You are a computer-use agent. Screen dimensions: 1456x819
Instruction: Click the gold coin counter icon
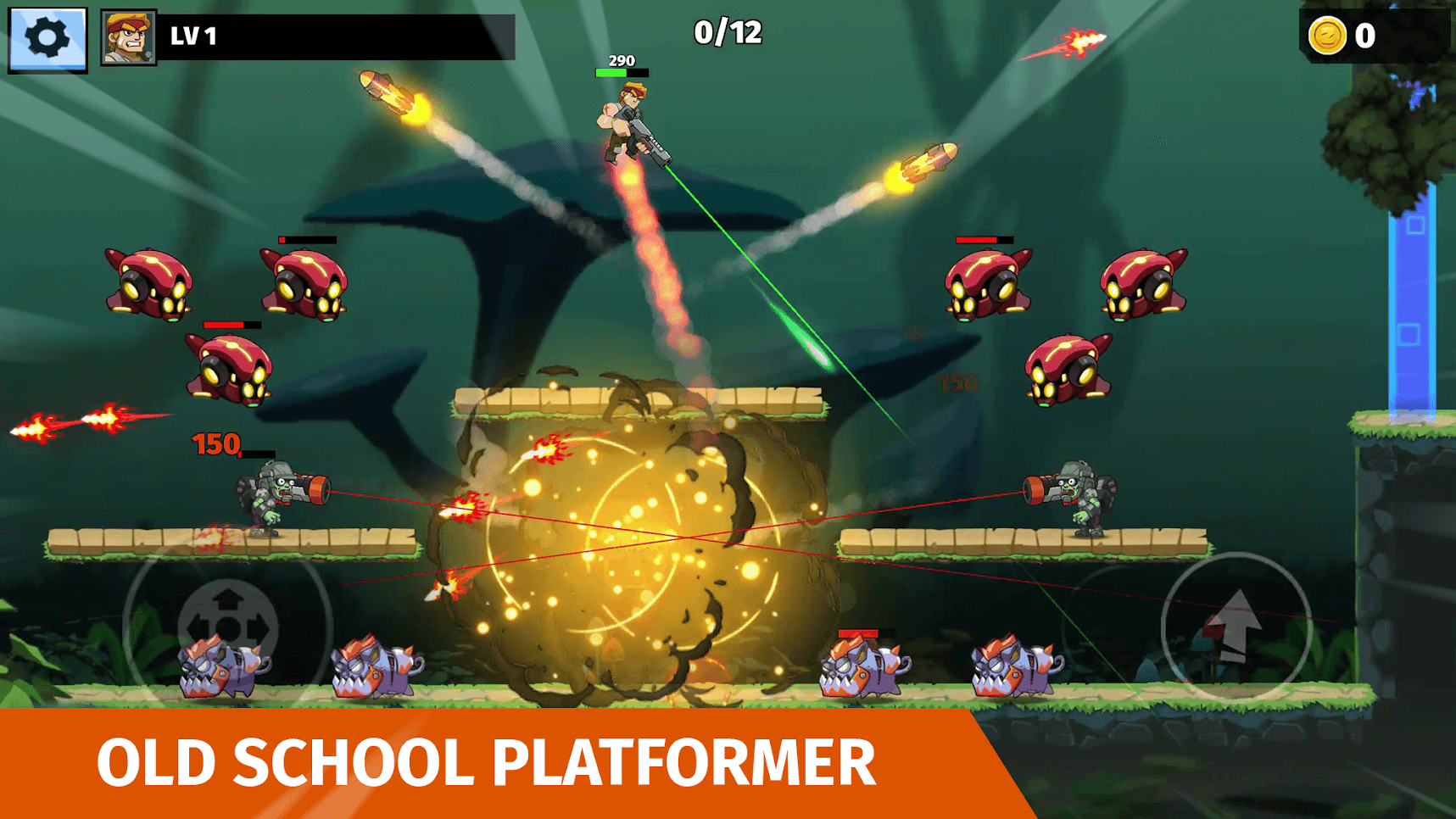[x=1327, y=36]
